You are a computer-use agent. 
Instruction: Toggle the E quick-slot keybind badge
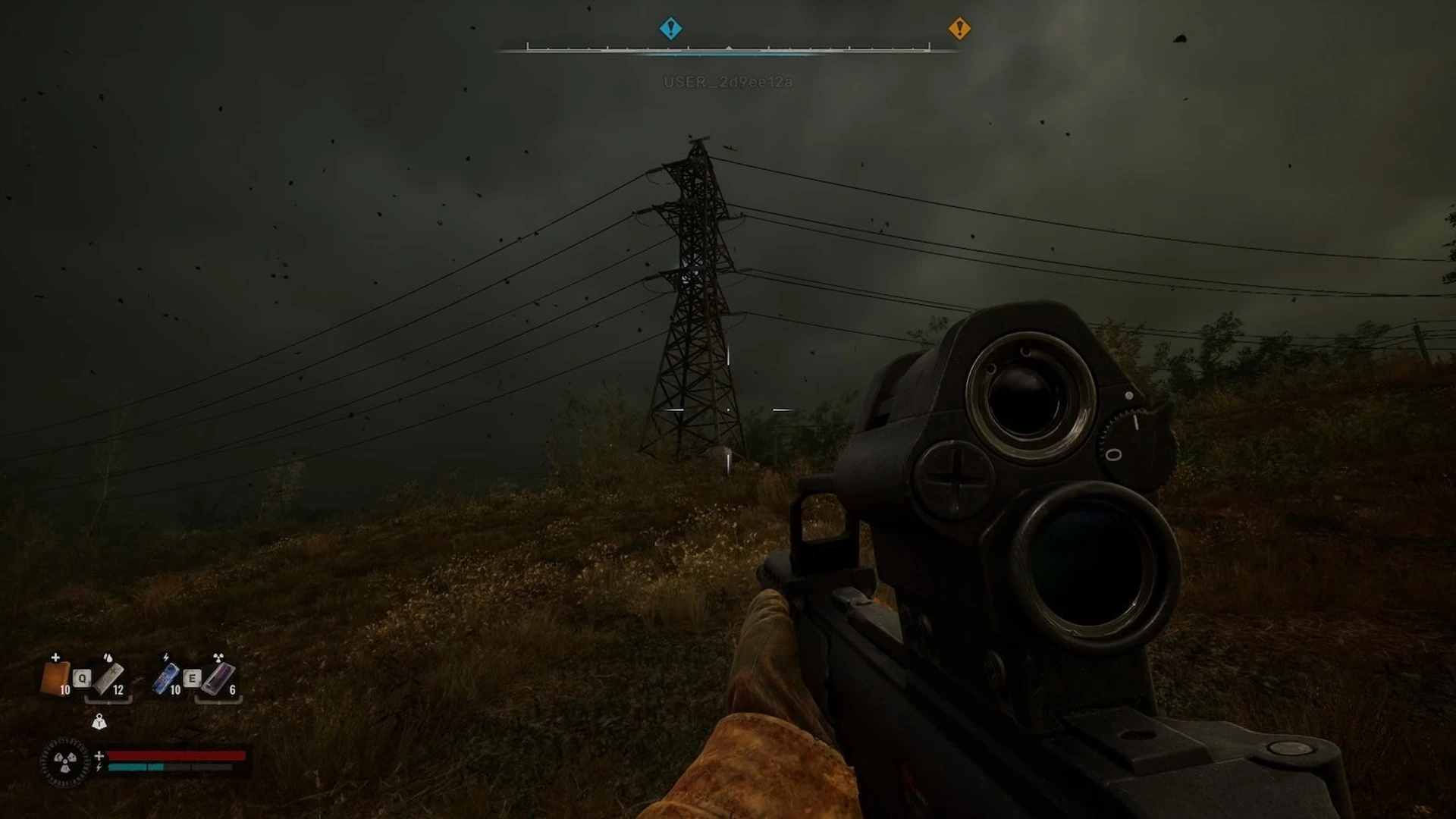[193, 678]
